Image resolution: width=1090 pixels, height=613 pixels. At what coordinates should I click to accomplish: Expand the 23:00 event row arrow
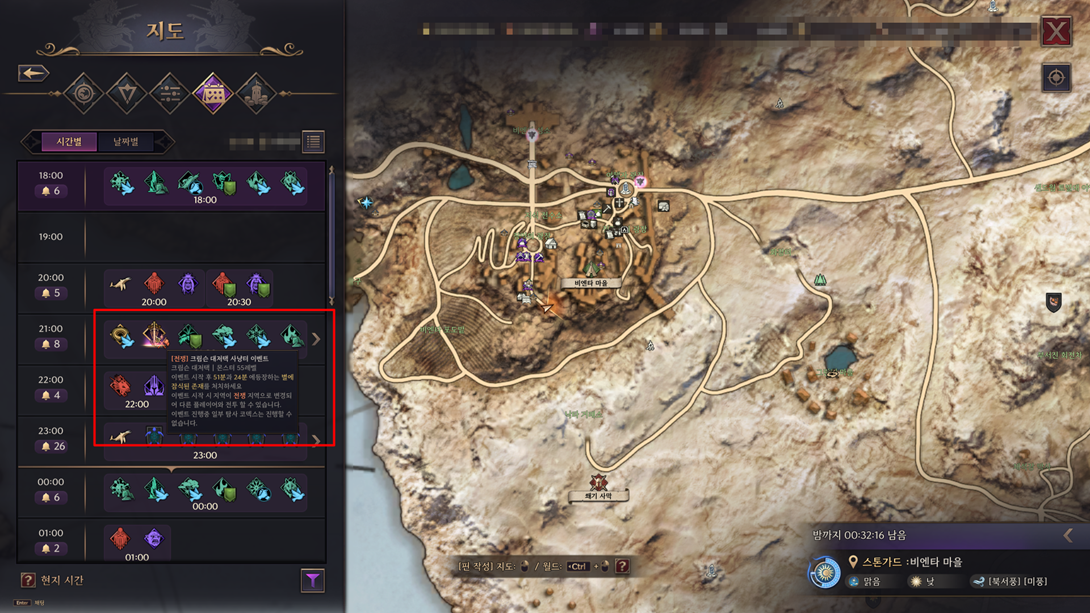316,439
